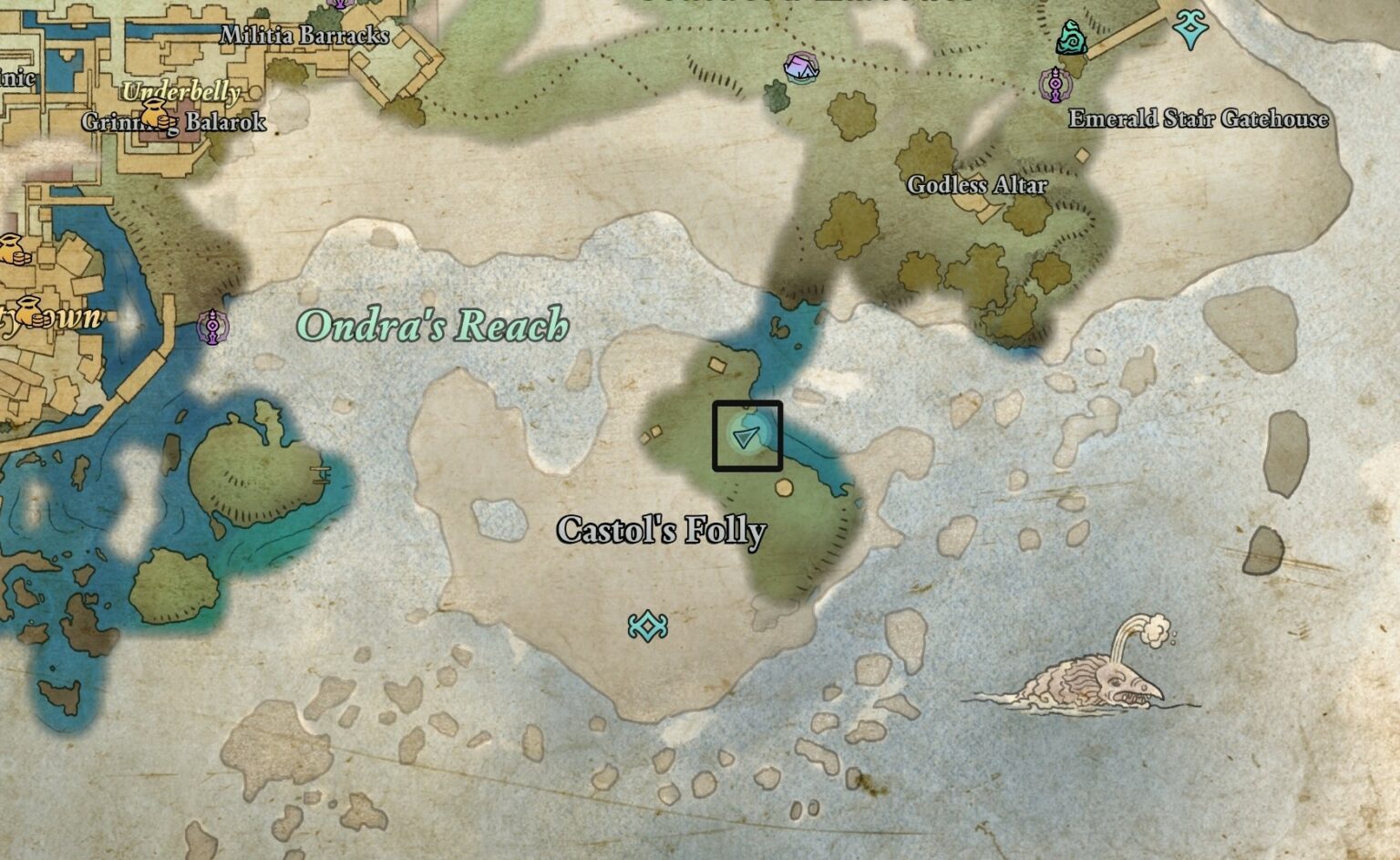Click the Underbelly area label
1400x860 pixels.
[182, 93]
